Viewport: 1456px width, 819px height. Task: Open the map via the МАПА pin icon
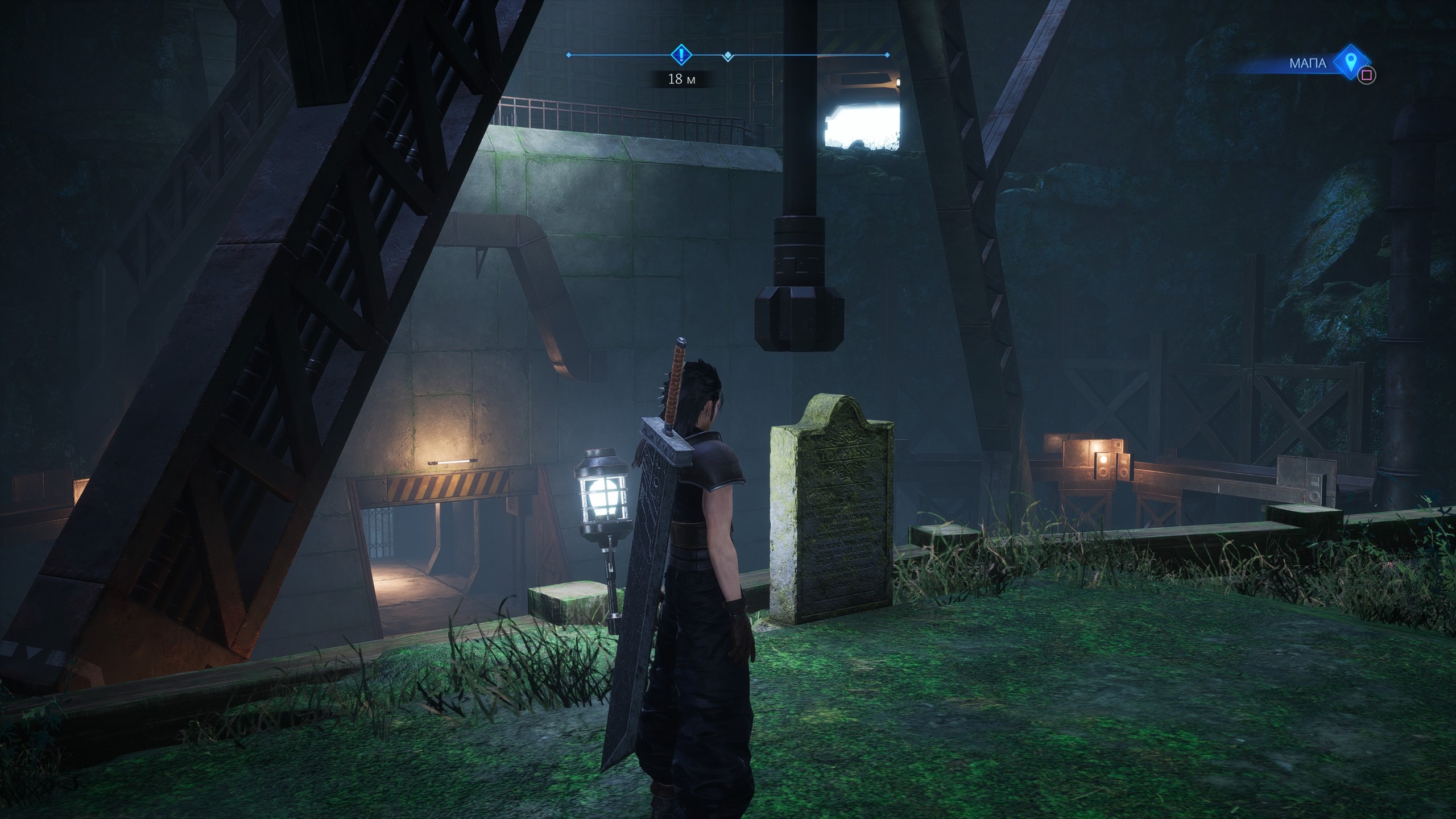pyautogui.click(x=1351, y=62)
